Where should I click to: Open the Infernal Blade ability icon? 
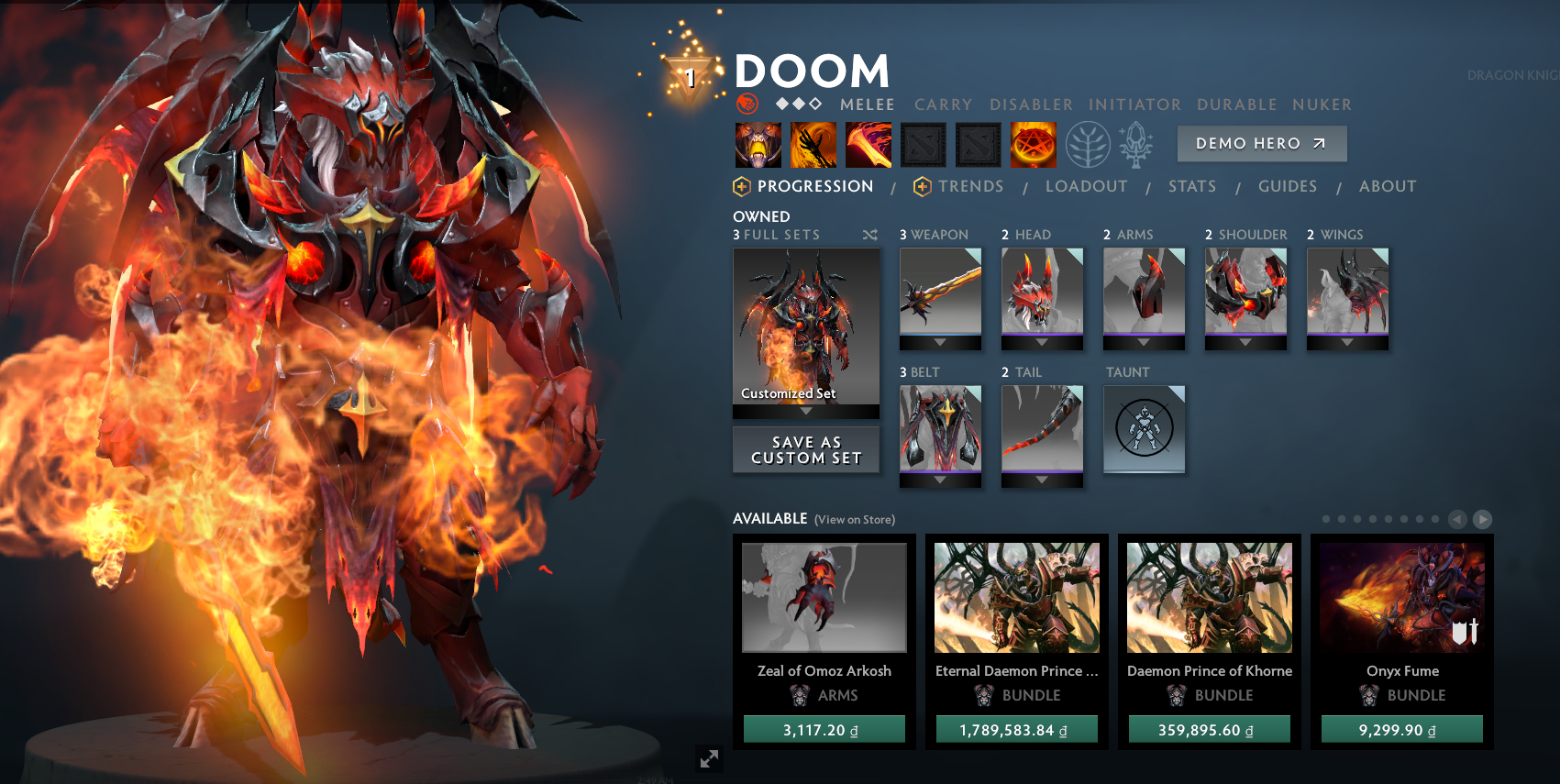pos(868,144)
